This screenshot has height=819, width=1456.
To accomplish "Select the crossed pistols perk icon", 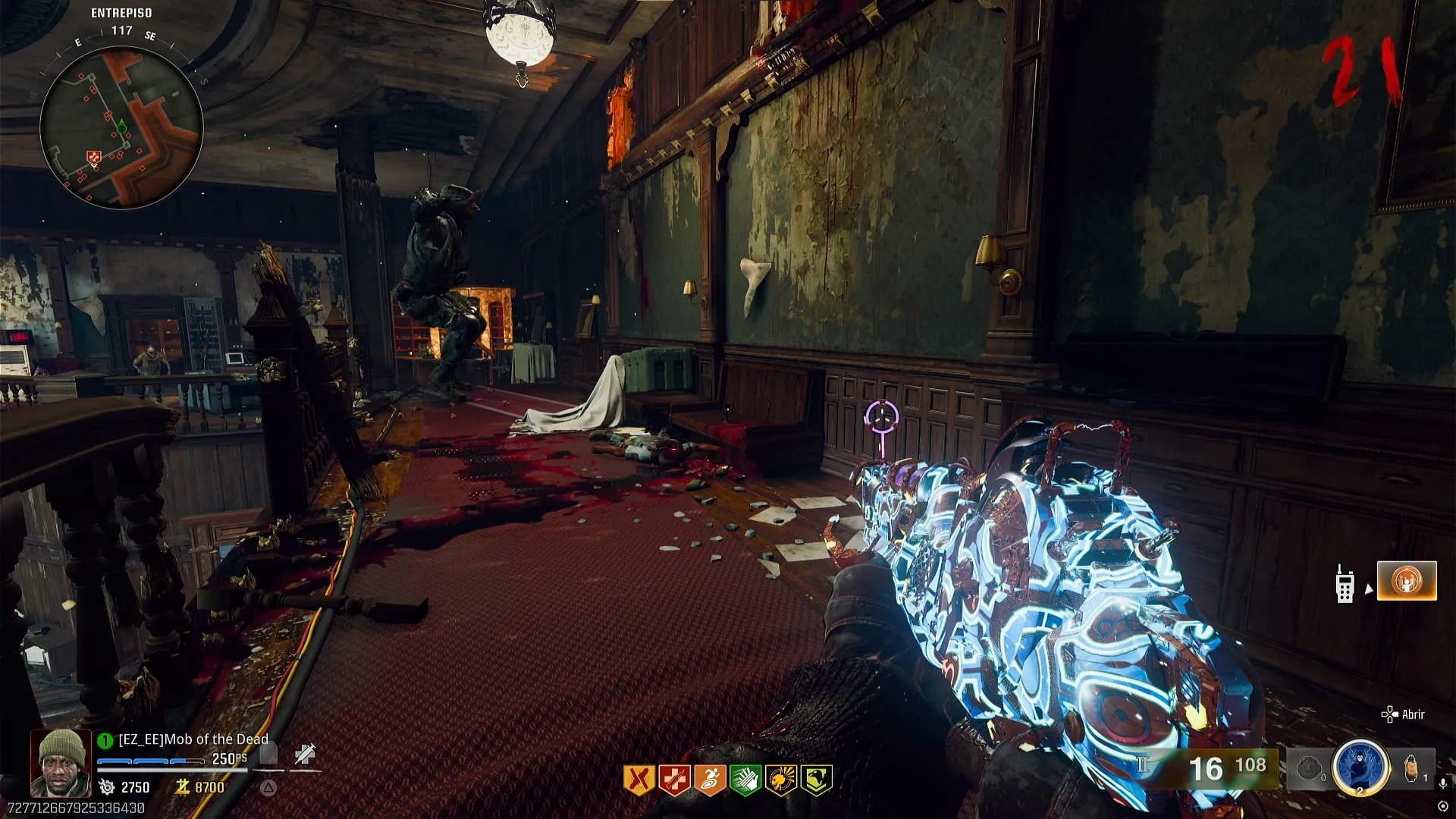I will (639, 780).
